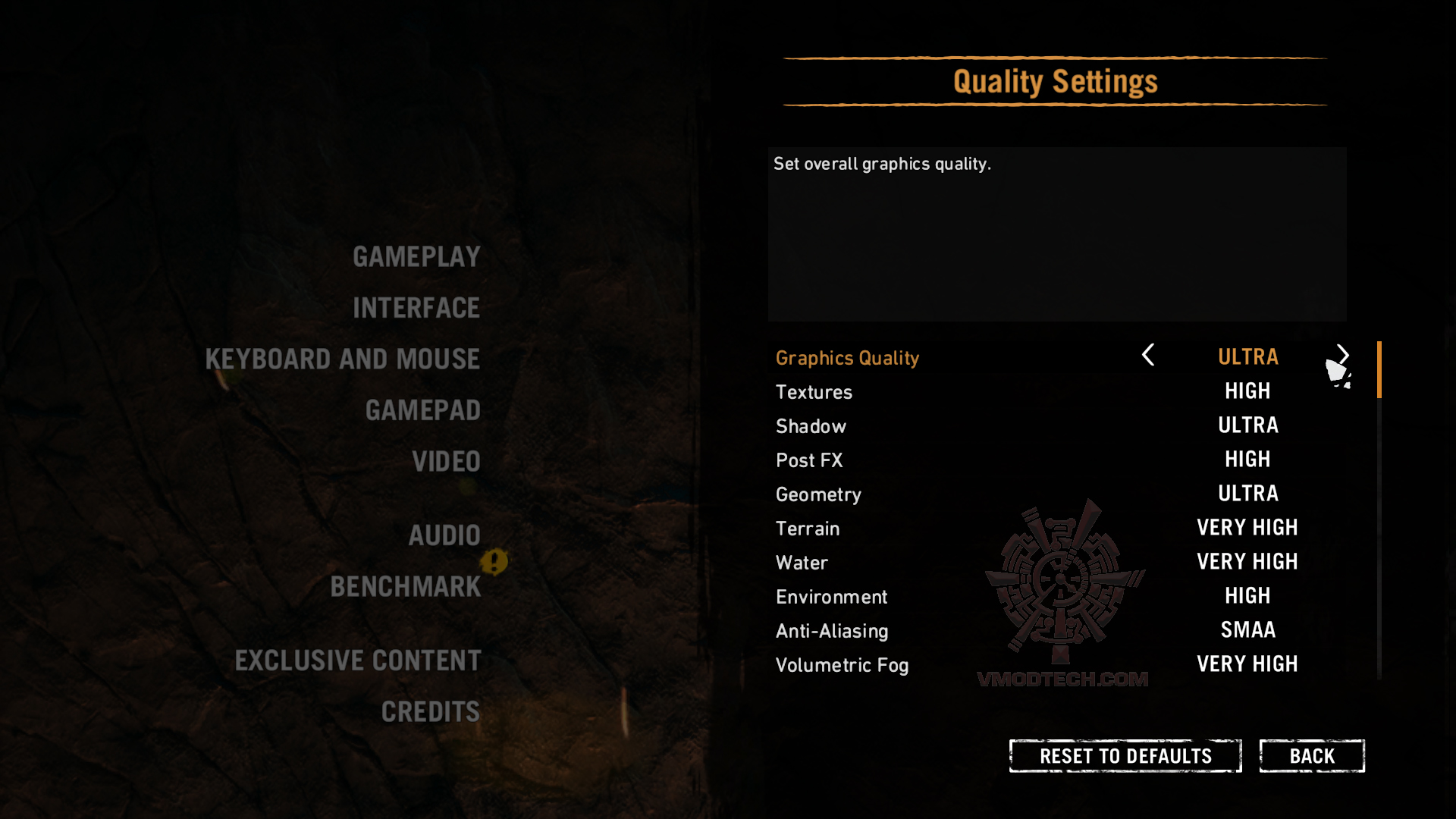1456x819 pixels.
Task: Open Exclusive Content
Action: [x=358, y=661]
